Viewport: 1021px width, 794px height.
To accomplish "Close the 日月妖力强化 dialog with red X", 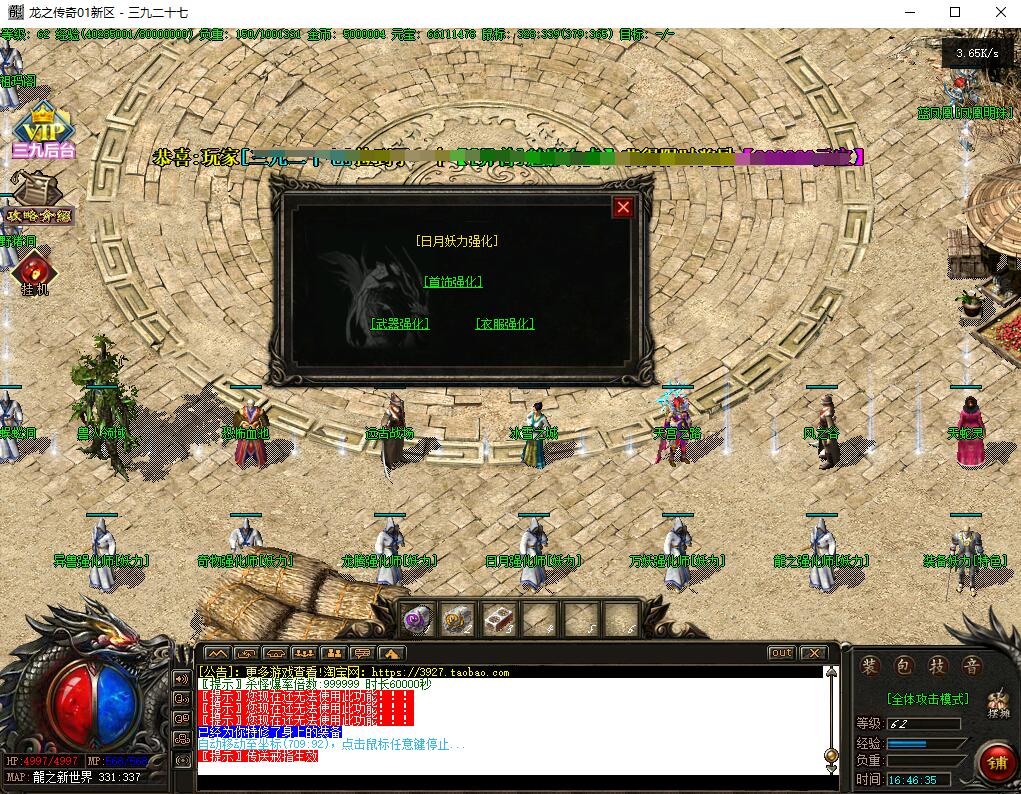I will pos(623,207).
